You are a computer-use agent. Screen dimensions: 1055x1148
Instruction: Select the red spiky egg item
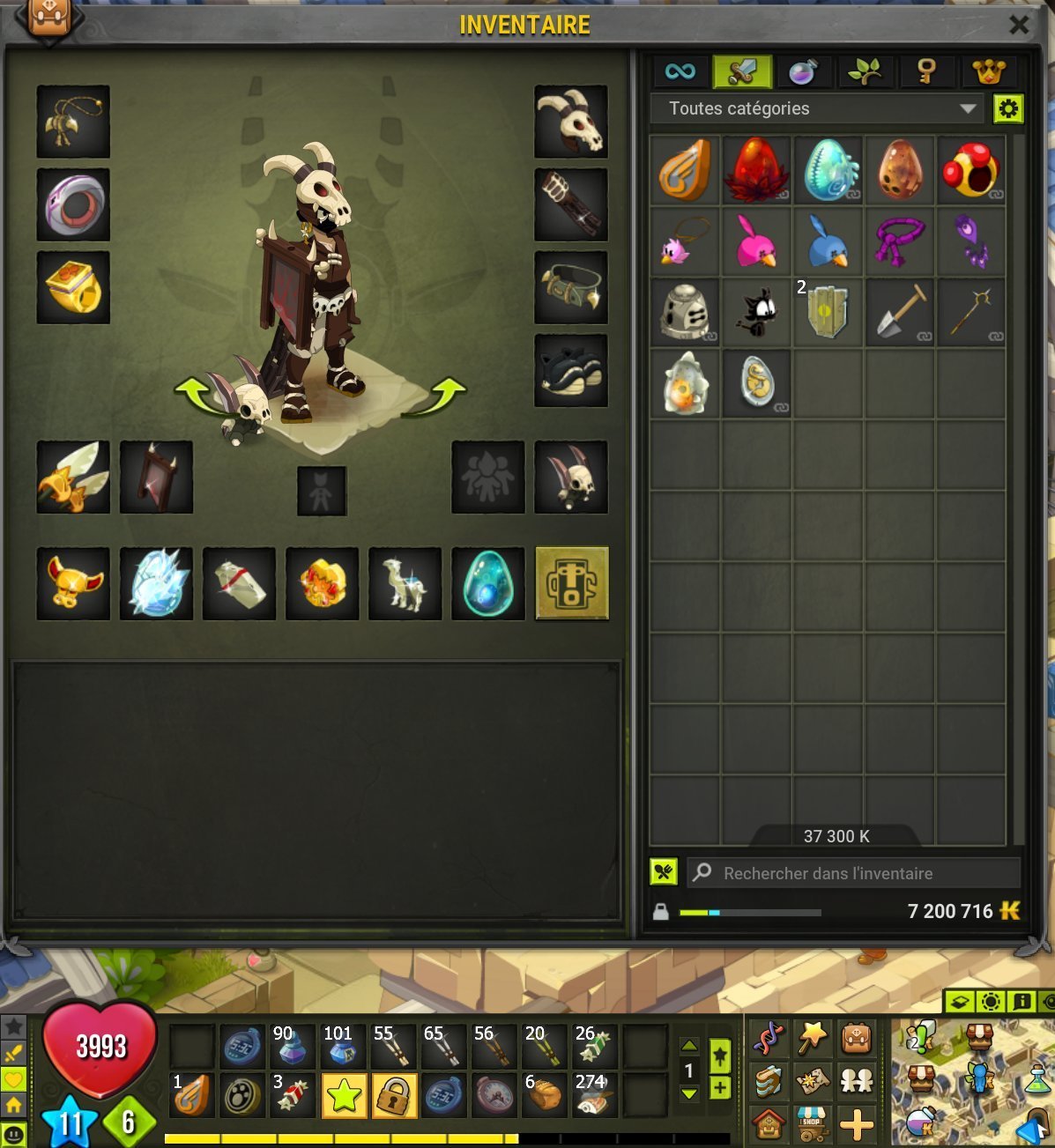(756, 168)
